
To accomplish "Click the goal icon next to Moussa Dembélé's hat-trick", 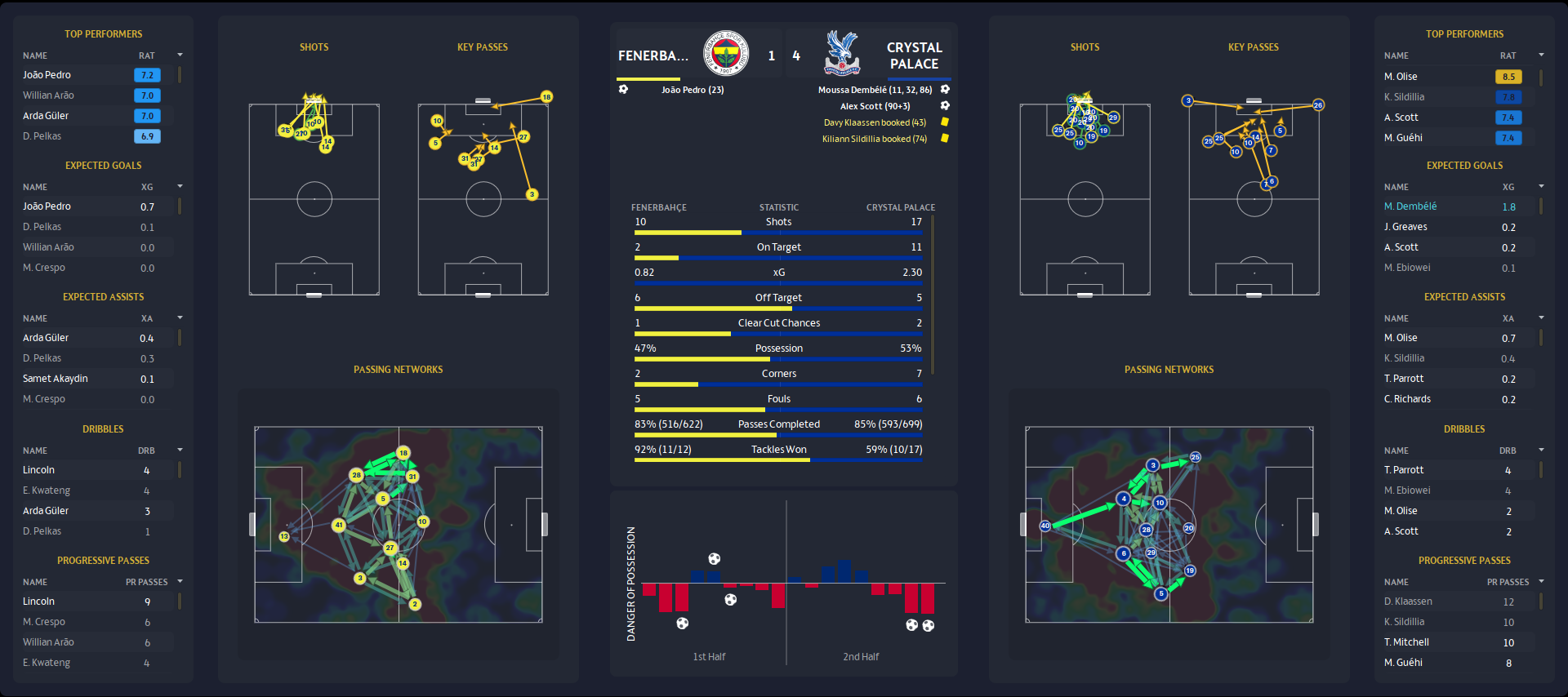I will 945,89.
